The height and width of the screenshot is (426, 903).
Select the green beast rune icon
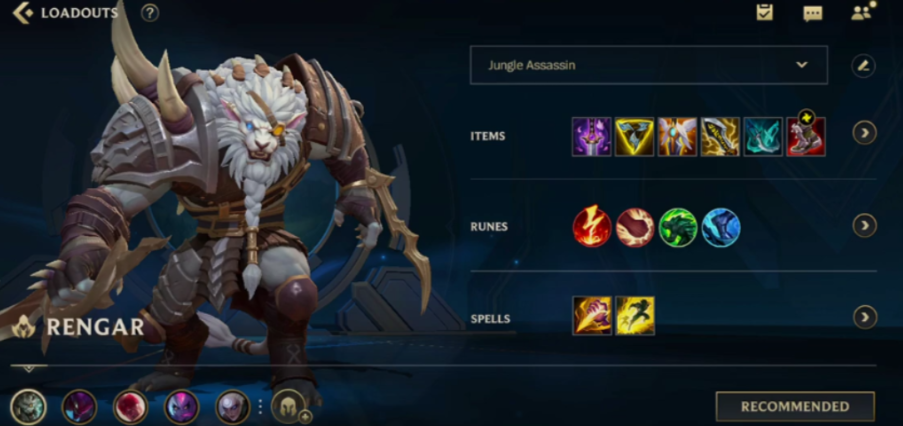coord(677,227)
